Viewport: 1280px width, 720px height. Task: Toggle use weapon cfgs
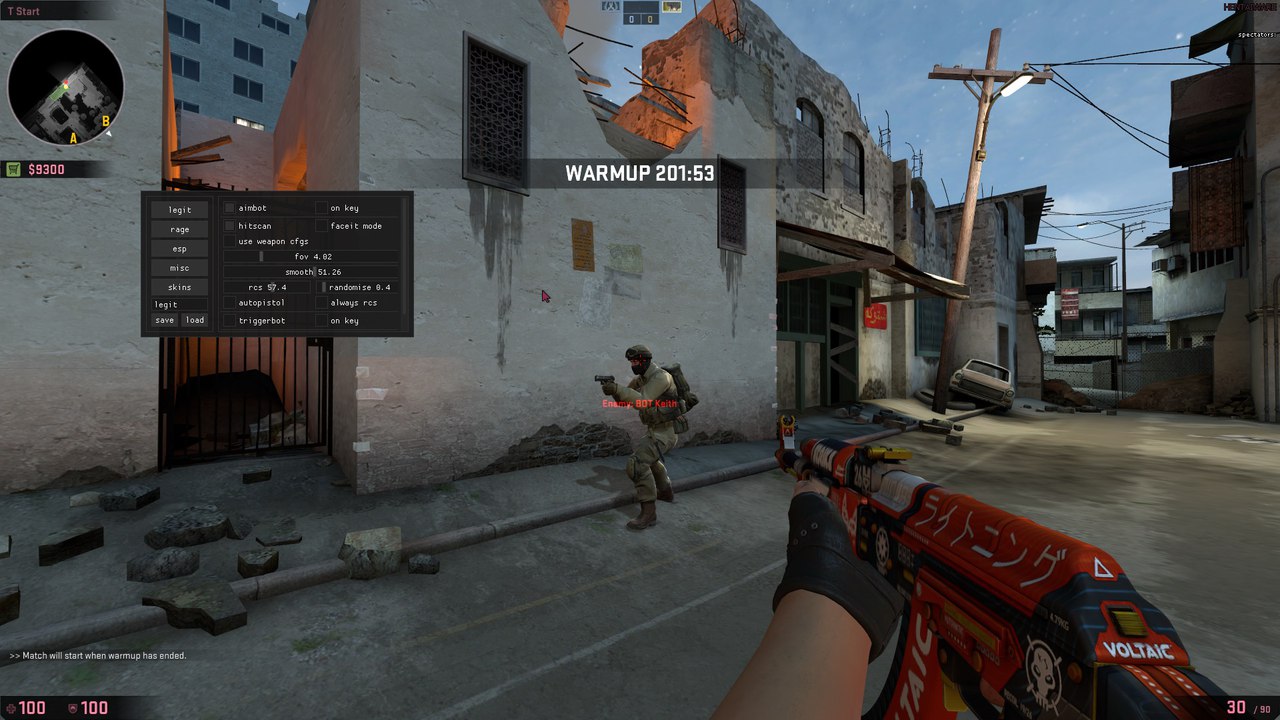pyautogui.click(x=230, y=241)
